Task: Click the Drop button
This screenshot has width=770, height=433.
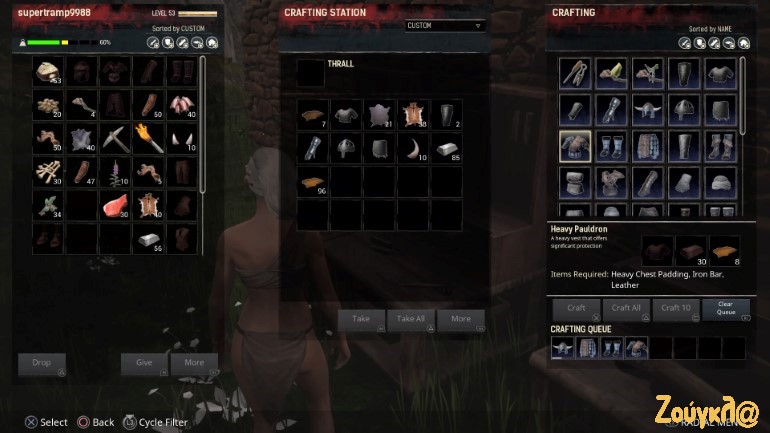Action: (x=42, y=363)
